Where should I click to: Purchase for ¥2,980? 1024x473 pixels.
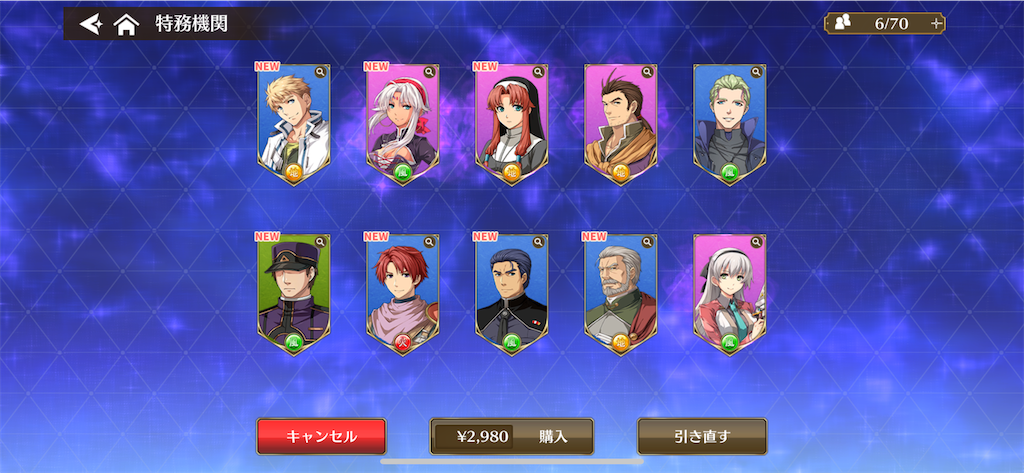(x=511, y=436)
